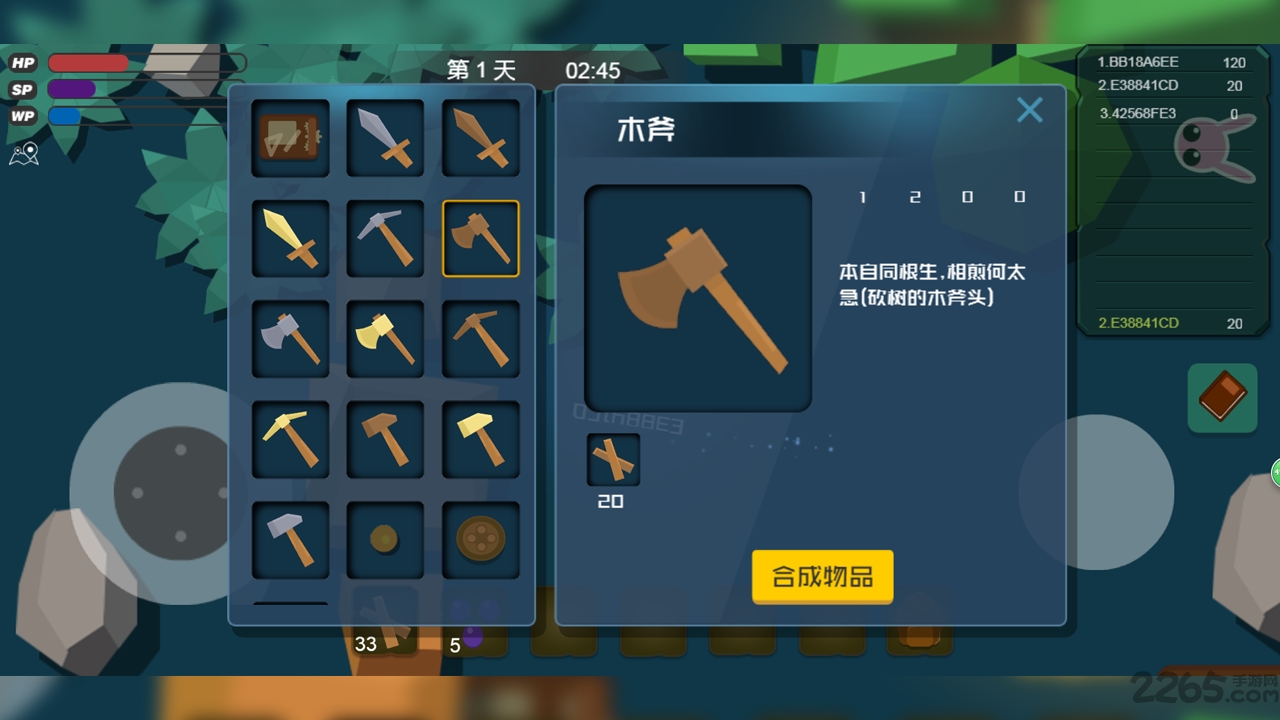Image resolution: width=1280 pixels, height=720 pixels.
Task: Select the button-shaped crafting item
Action: pos(481,537)
